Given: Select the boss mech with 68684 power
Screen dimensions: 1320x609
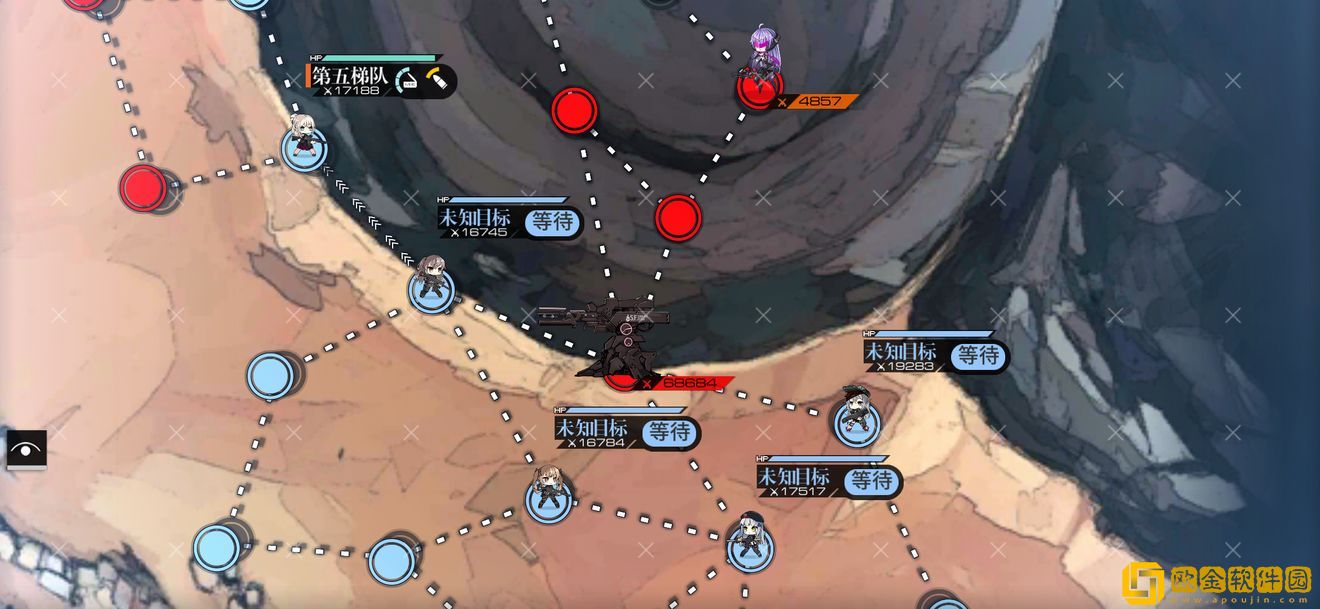Looking at the screenshot, I should tap(618, 340).
